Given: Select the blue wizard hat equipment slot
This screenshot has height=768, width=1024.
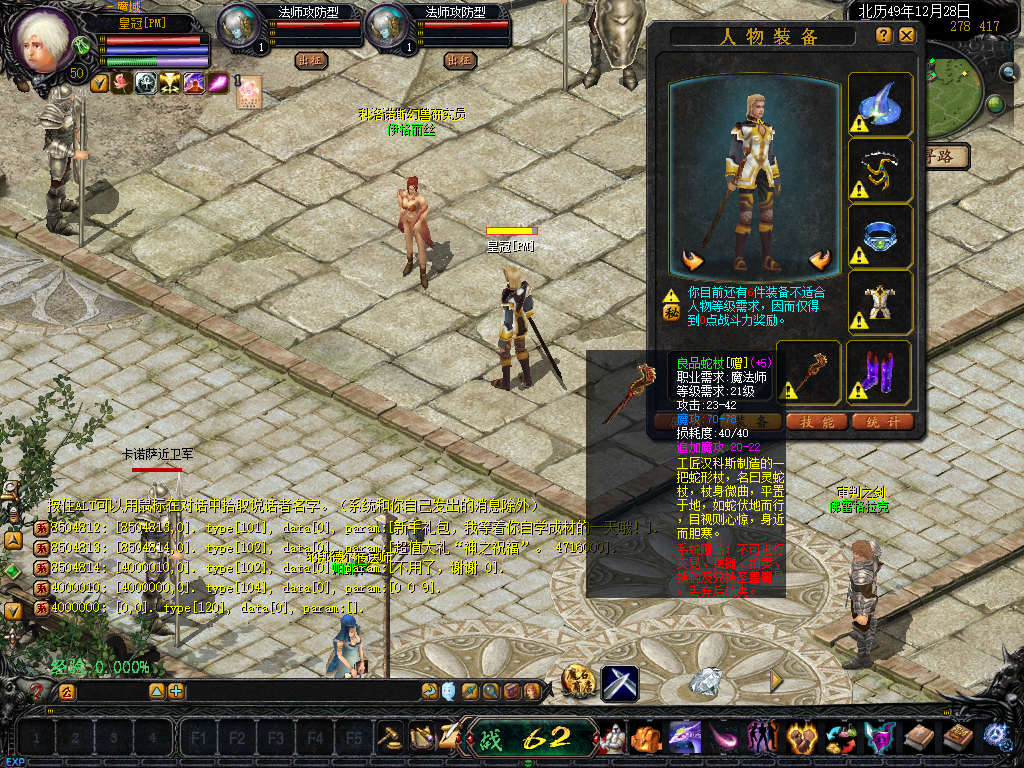Looking at the screenshot, I should click(881, 105).
